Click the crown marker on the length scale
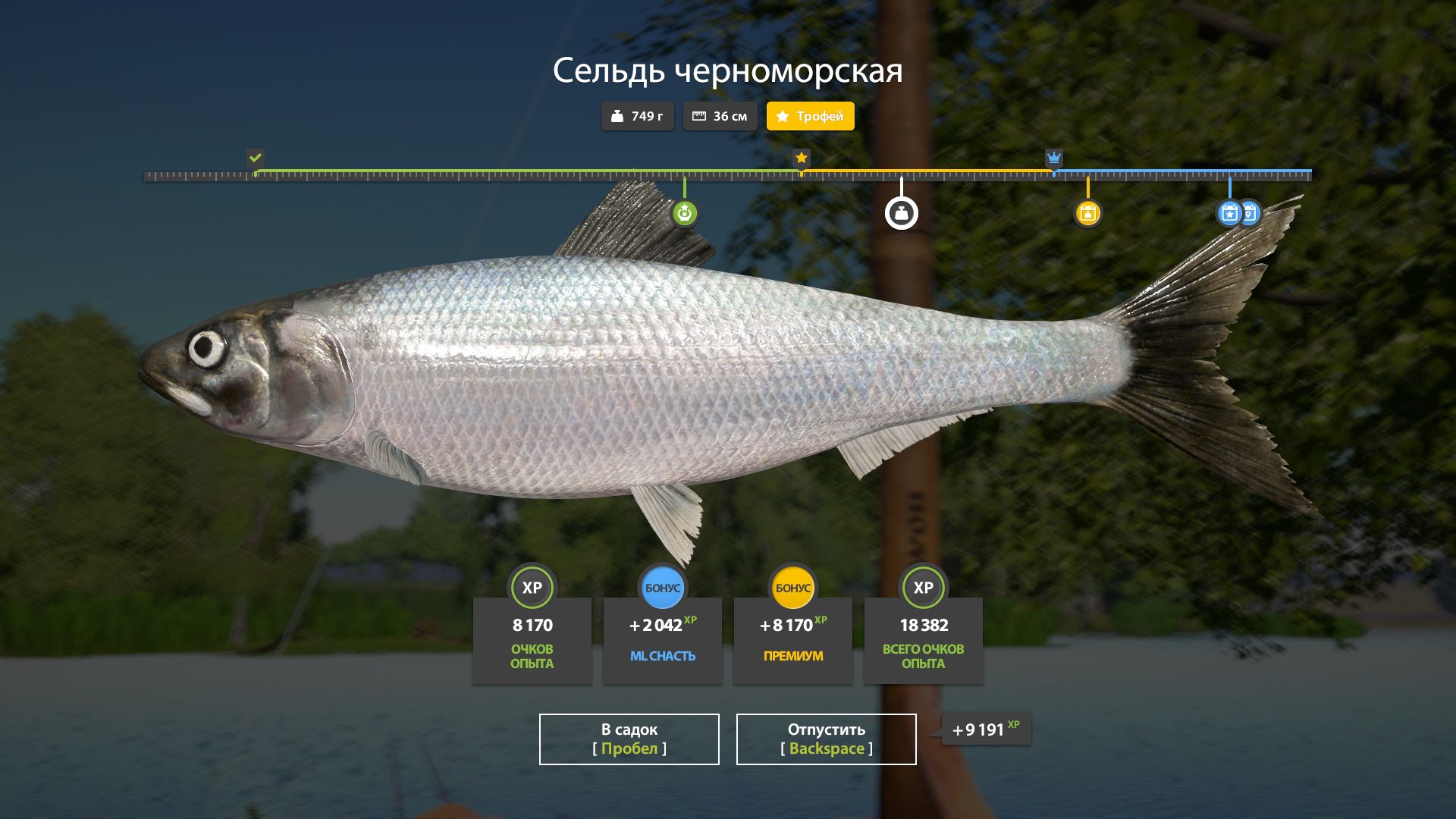This screenshot has height=819, width=1456. point(1054,158)
